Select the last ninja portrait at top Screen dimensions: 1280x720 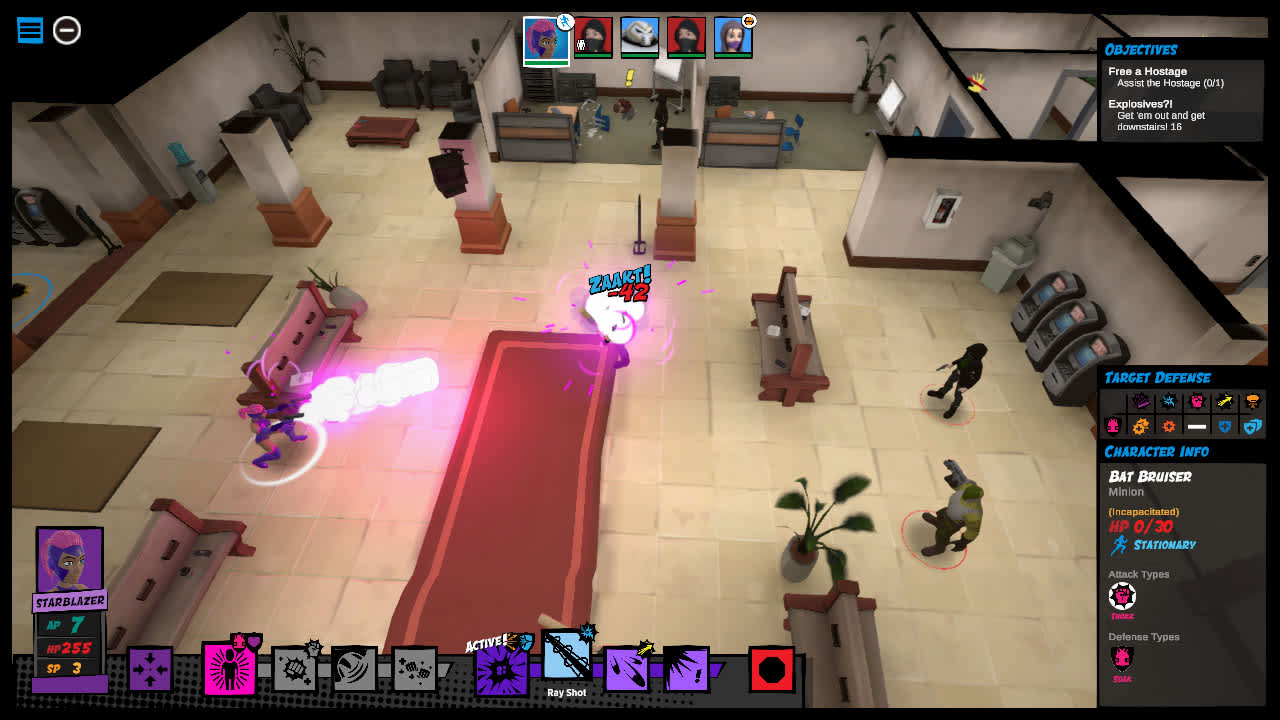point(686,35)
